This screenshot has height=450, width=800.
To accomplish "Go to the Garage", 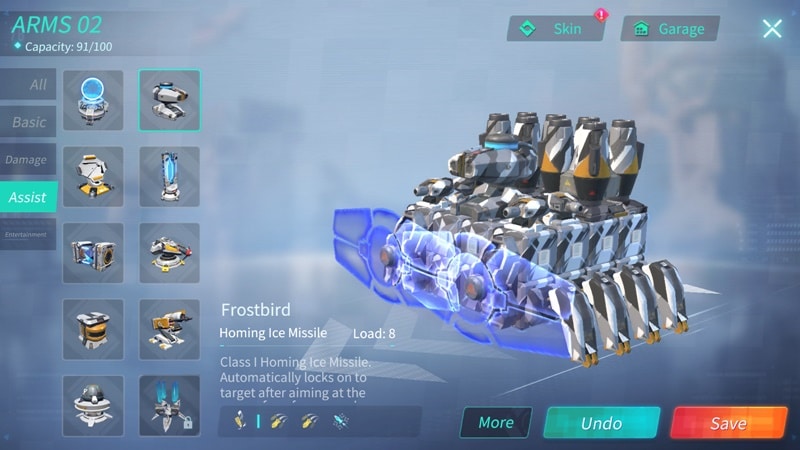I will click(x=670, y=29).
